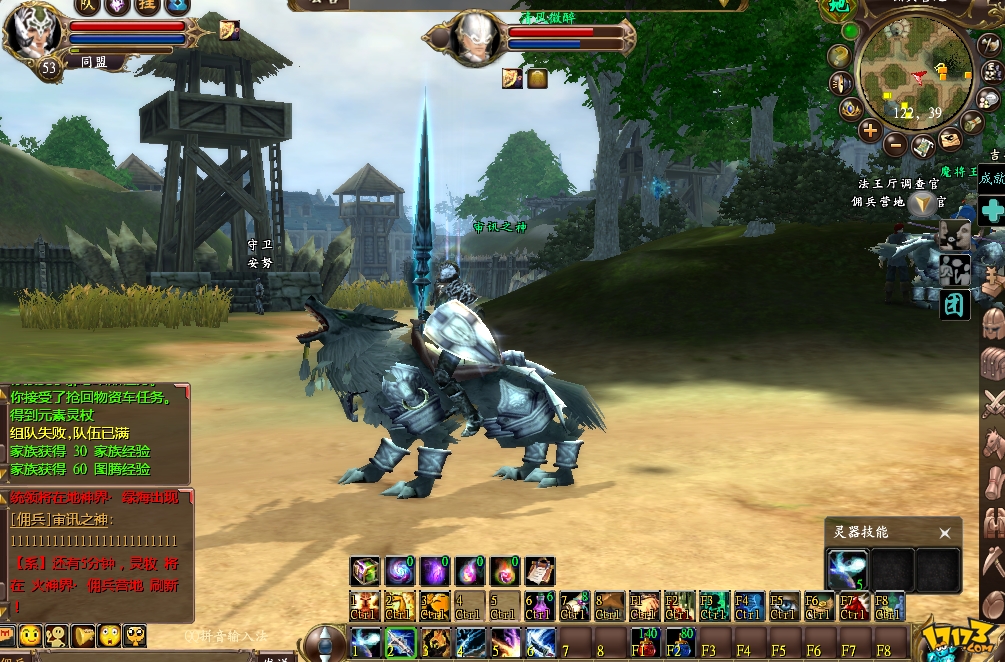Click the minimap zoom-out minus button
The height and width of the screenshot is (662, 1005).
click(895, 143)
